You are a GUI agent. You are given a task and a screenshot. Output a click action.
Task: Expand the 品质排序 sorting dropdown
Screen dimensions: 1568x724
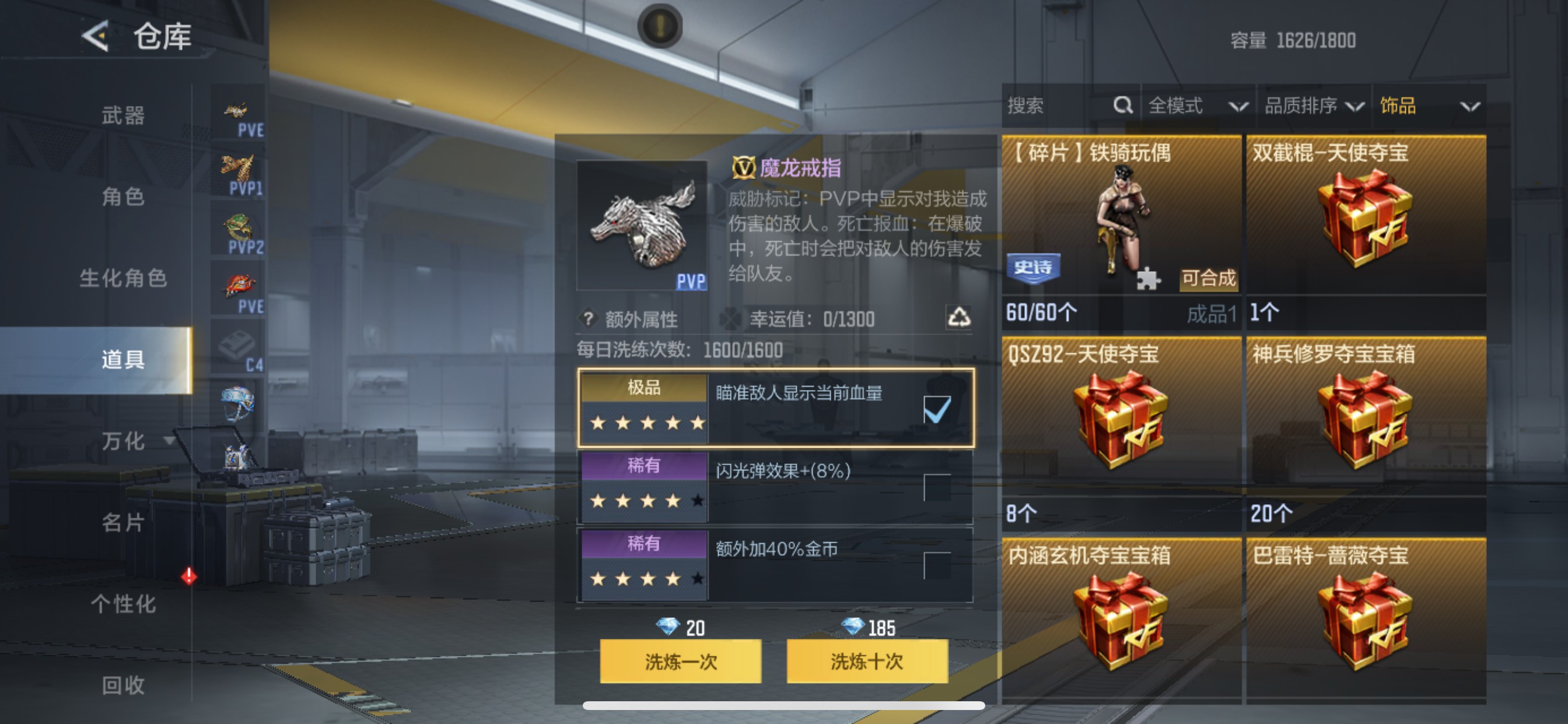(x=1315, y=106)
